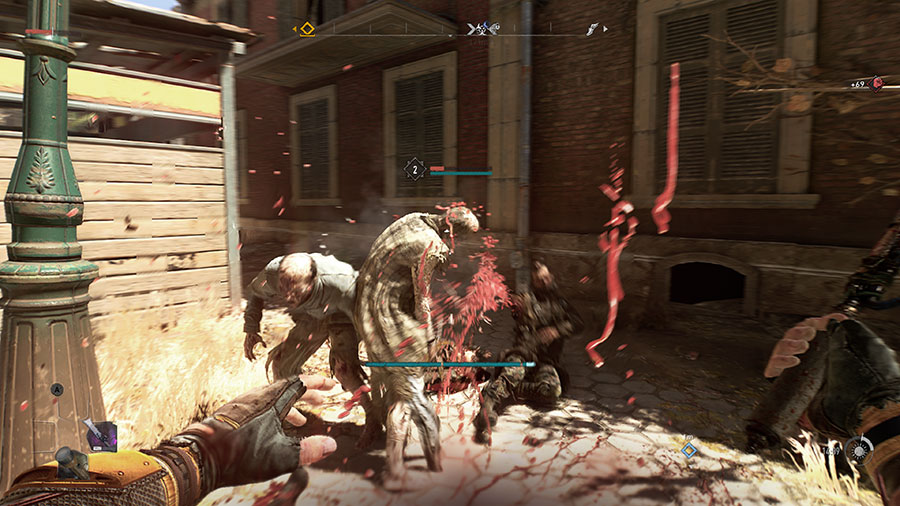Open the day-night sun clock dial
The image size is (900, 506).
(858, 449)
